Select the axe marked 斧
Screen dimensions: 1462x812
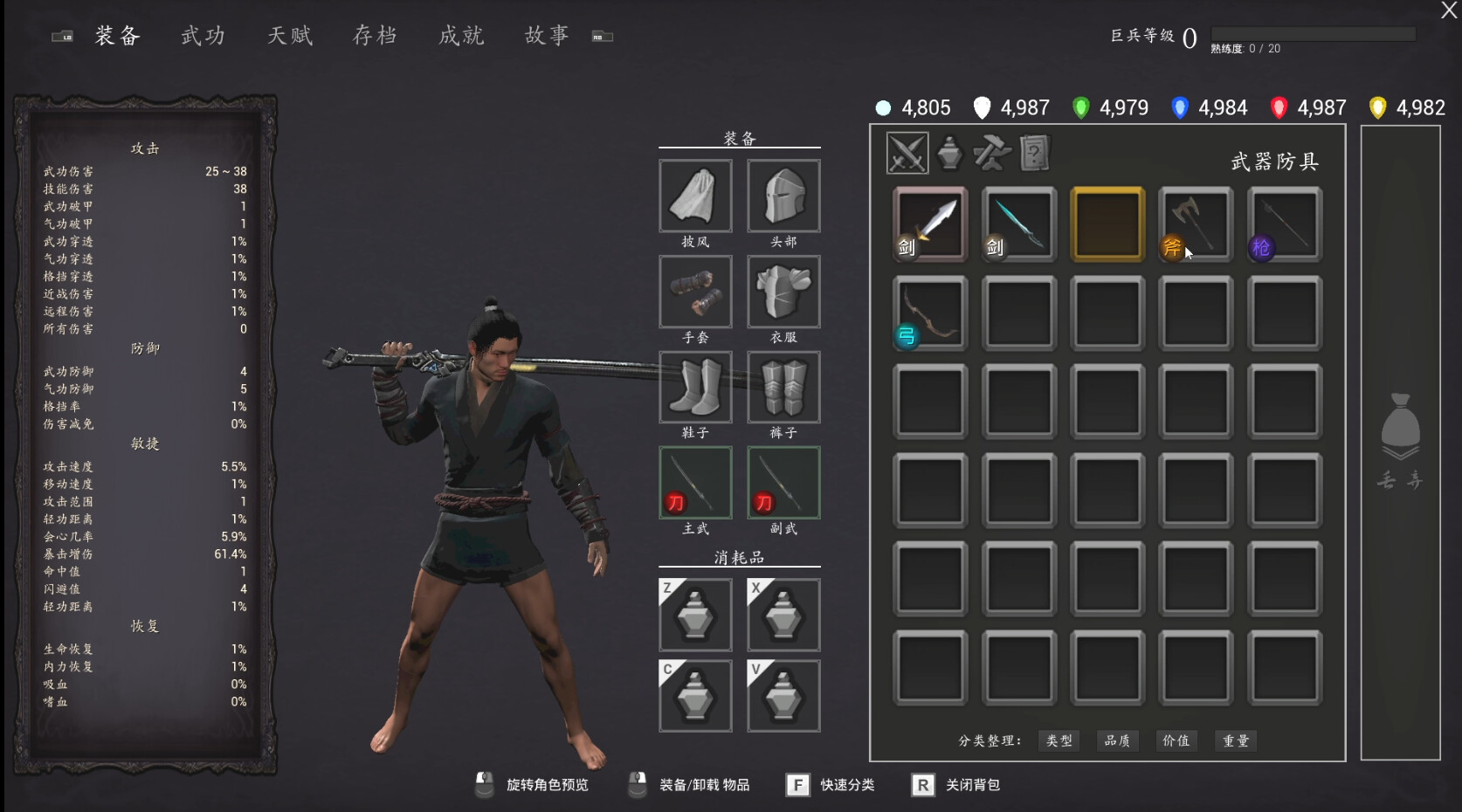tap(1196, 224)
